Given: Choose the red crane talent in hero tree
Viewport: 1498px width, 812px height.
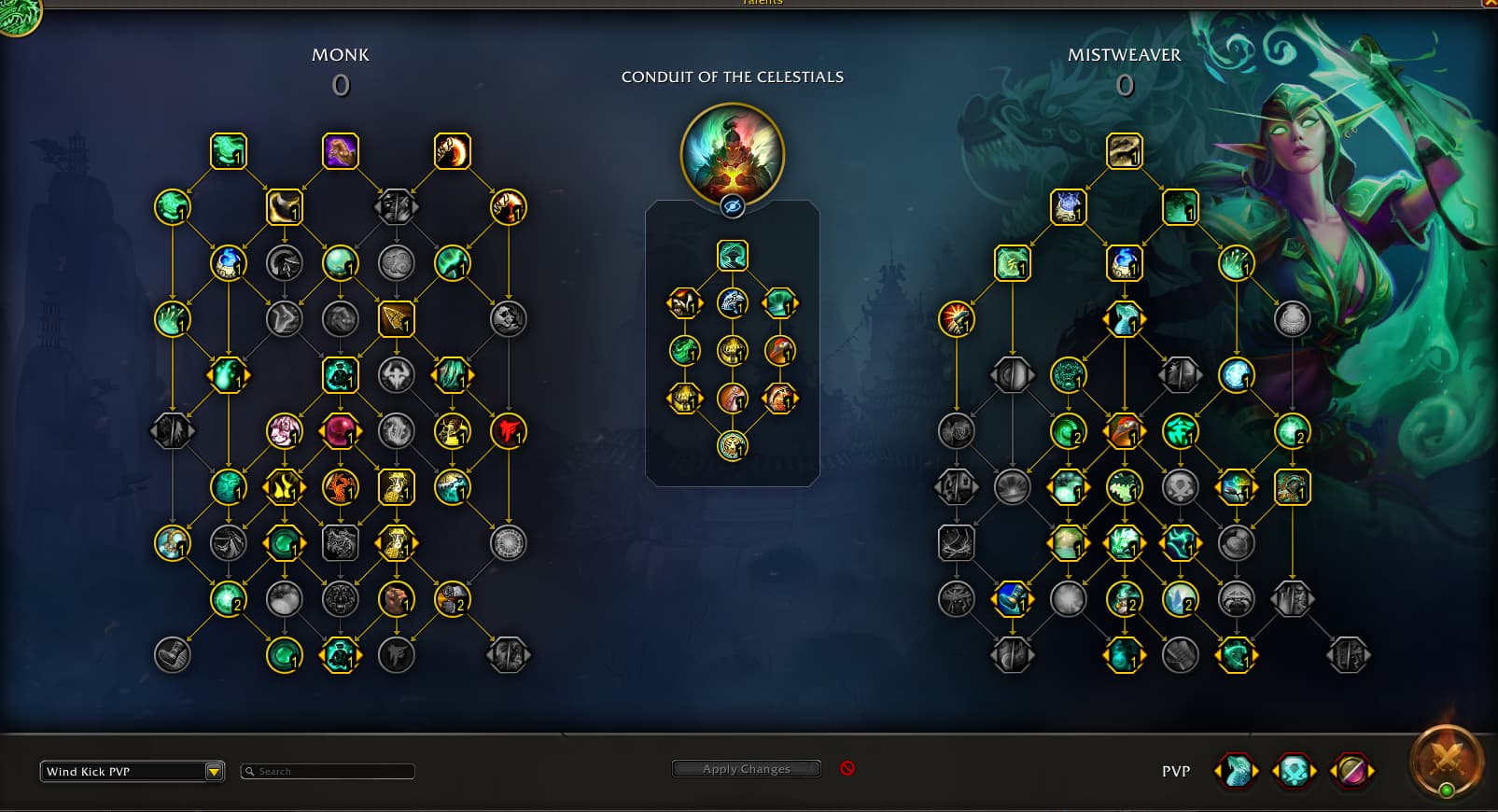Looking at the screenshot, I should [780, 351].
